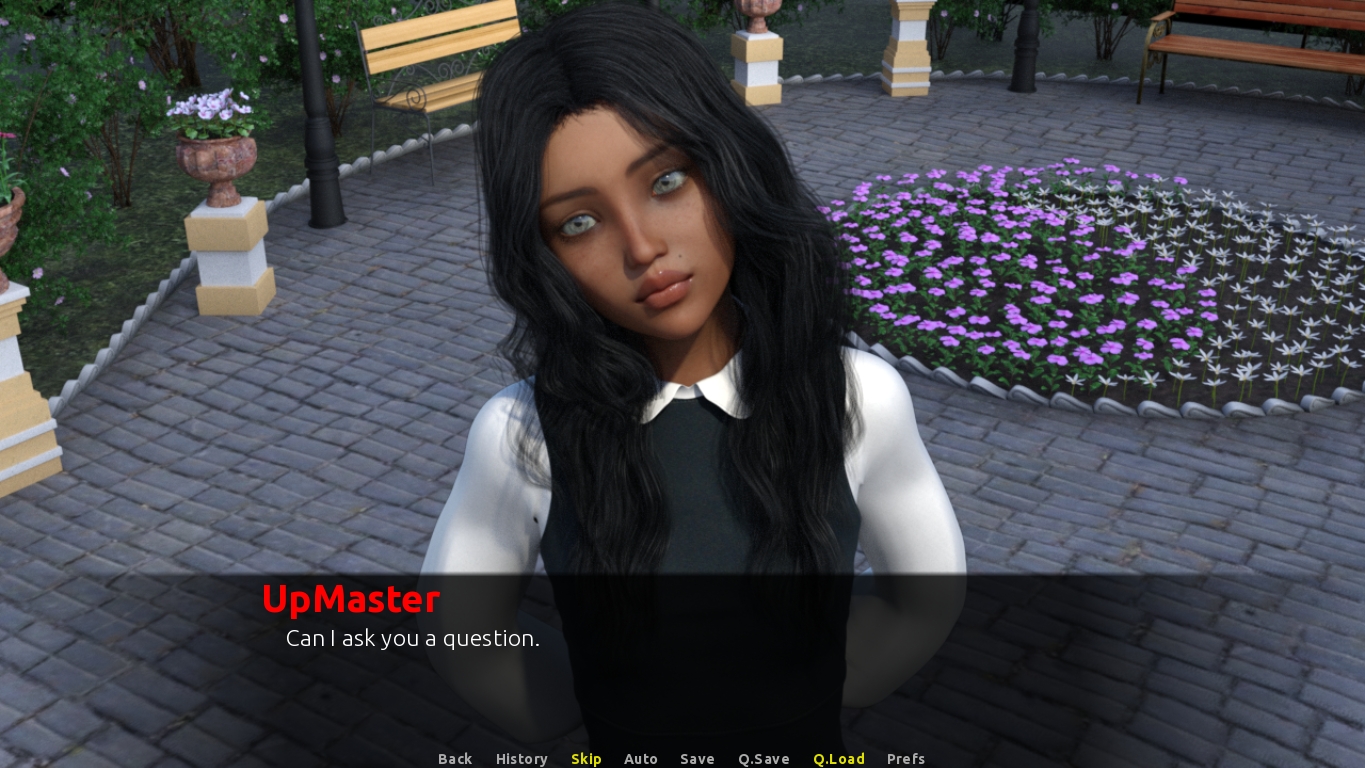Load the quick save using Q.Load
Image resolution: width=1365 pixels, height=768 pixels.
click(838, 759)
